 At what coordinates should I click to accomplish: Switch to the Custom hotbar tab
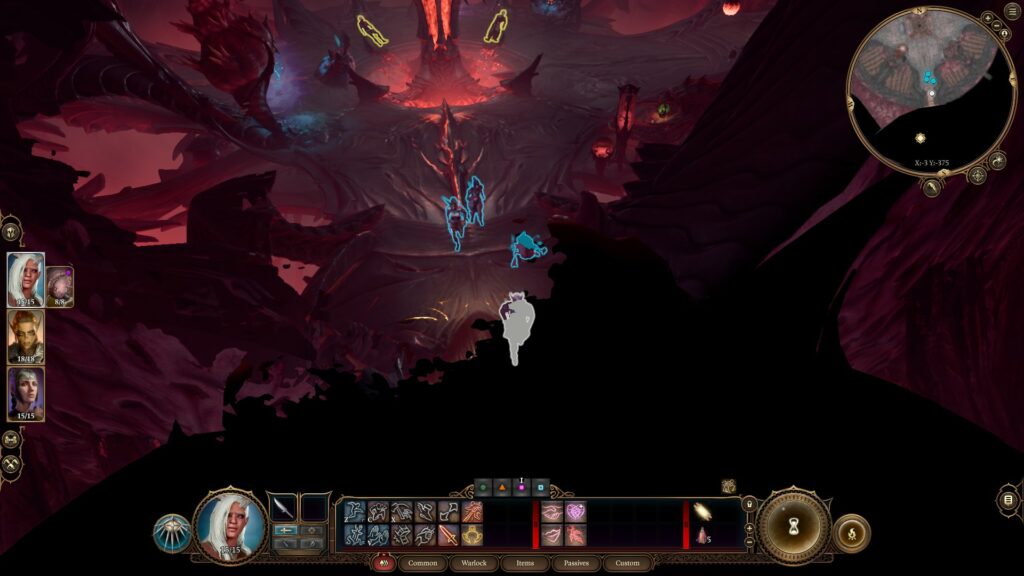pos(627,563)
